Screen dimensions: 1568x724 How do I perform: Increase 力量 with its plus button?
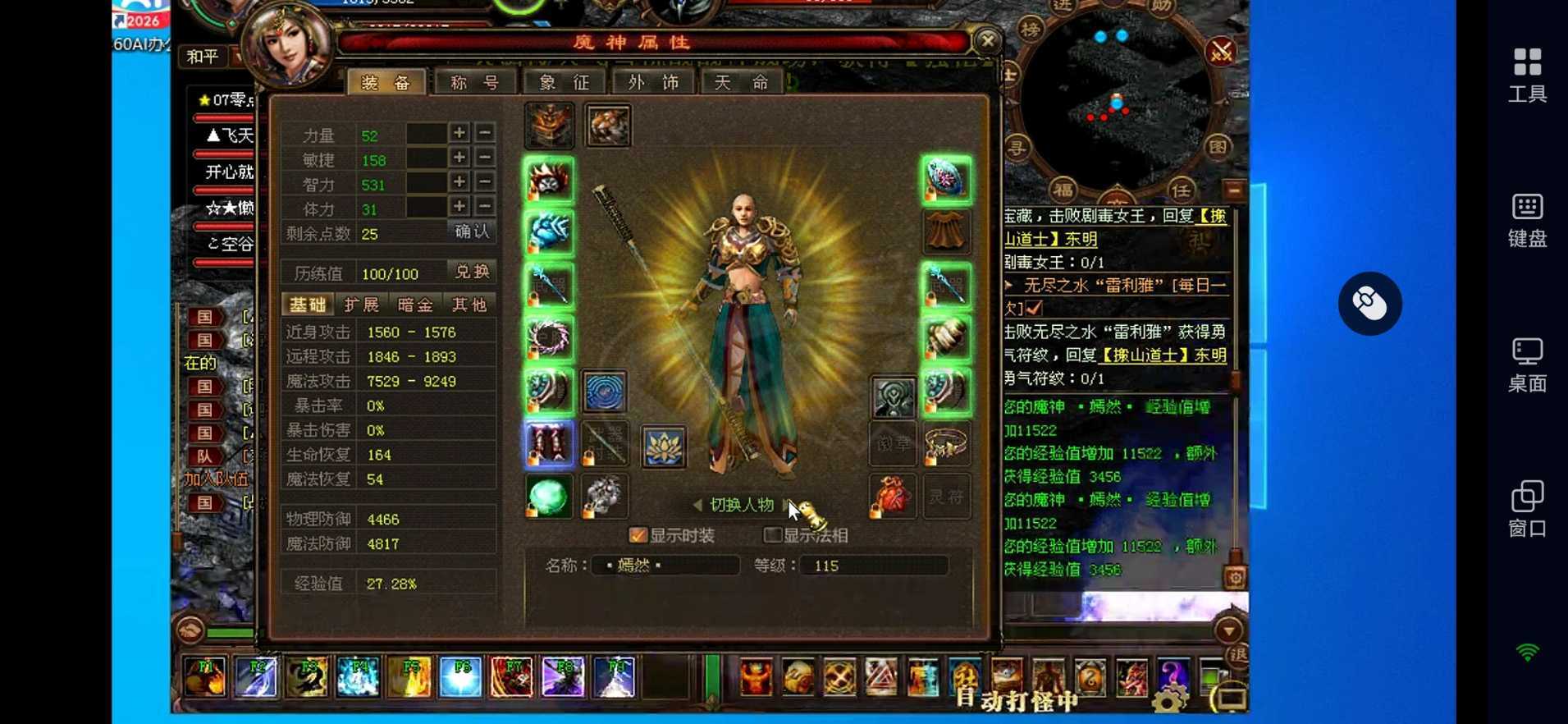tap(459, 133)
